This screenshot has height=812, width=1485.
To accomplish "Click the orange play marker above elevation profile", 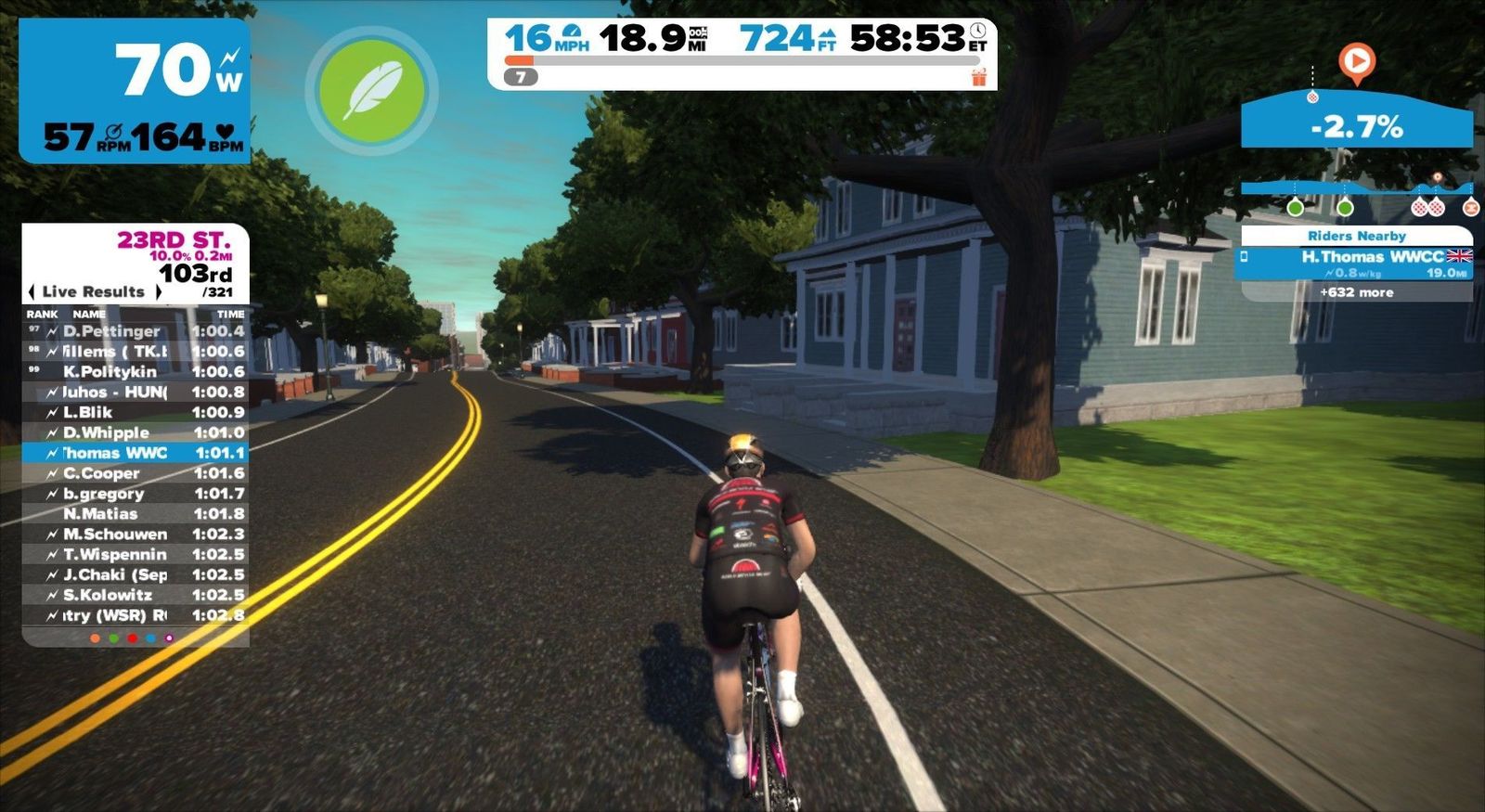I will (x=1356, y=62).
